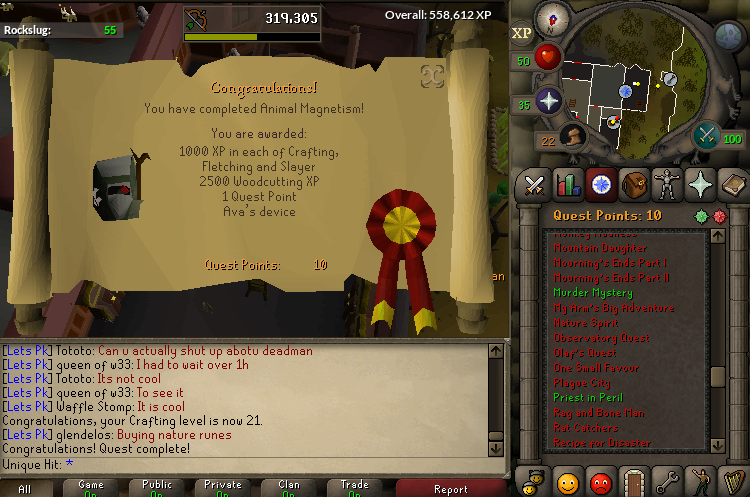Open the Inventory backpack tab

634,185
